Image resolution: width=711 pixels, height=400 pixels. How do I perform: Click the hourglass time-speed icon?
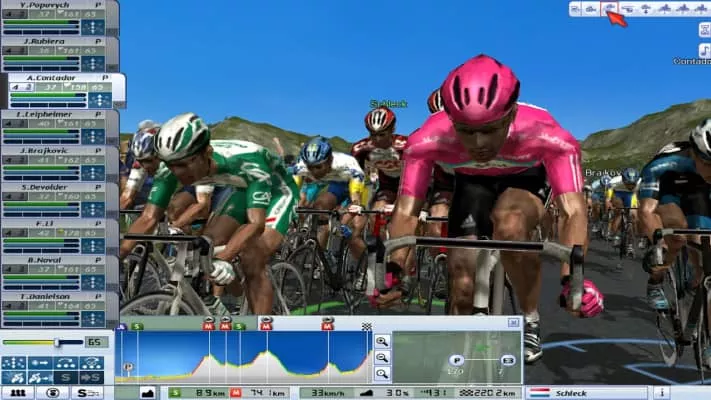(x=704, y=29)
